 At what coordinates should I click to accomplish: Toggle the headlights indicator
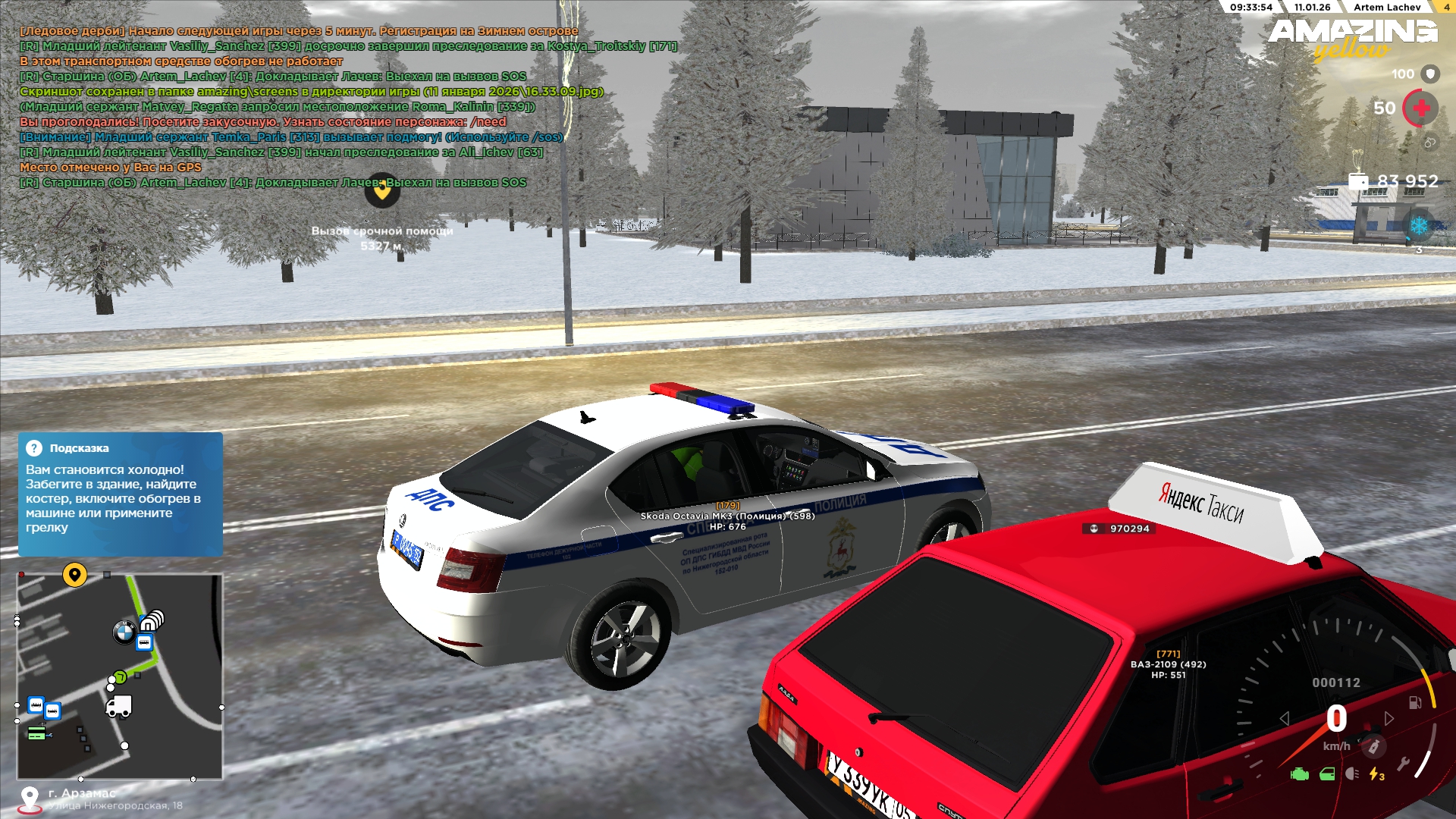tap(1352, 774)
